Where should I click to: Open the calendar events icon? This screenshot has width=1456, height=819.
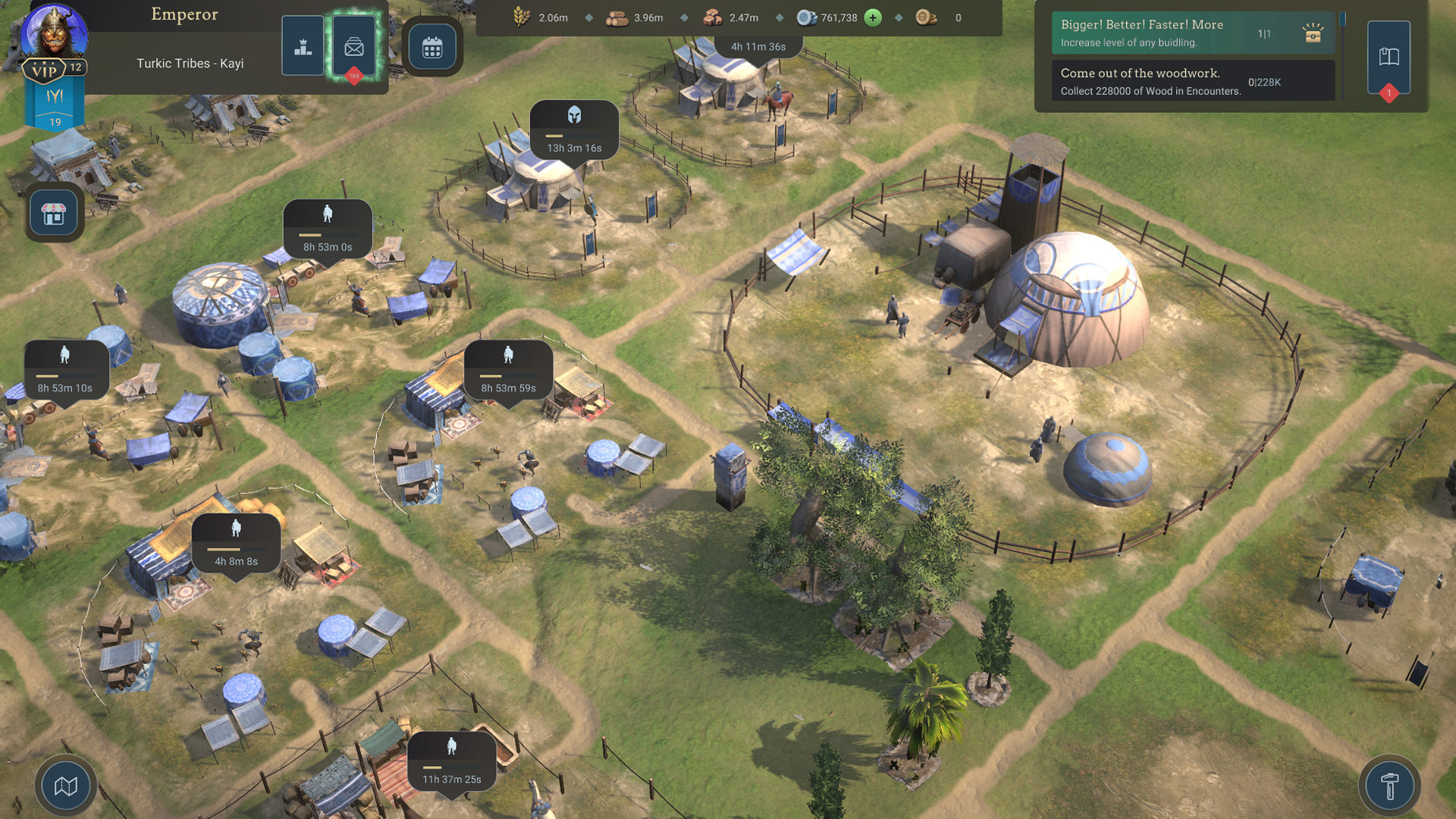pyautogui.click(x=431, y=46)
